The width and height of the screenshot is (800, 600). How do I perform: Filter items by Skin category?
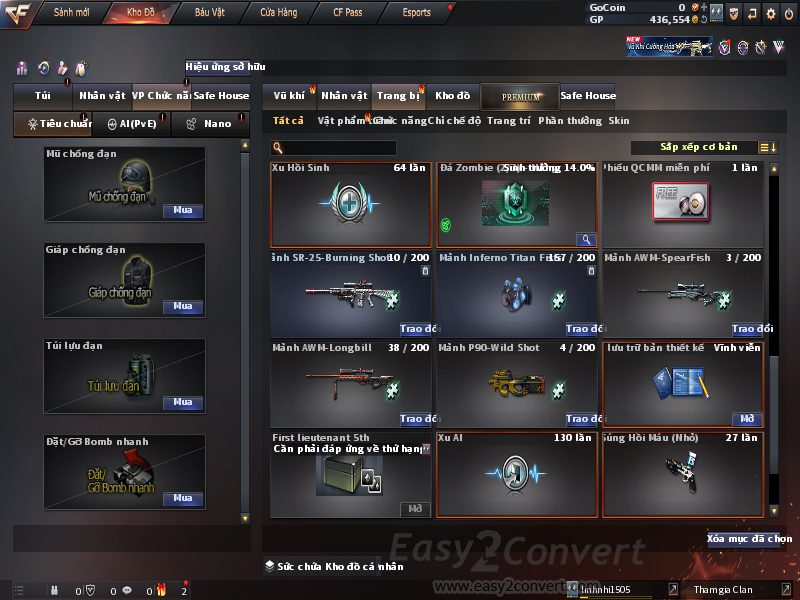click(619, 121)
